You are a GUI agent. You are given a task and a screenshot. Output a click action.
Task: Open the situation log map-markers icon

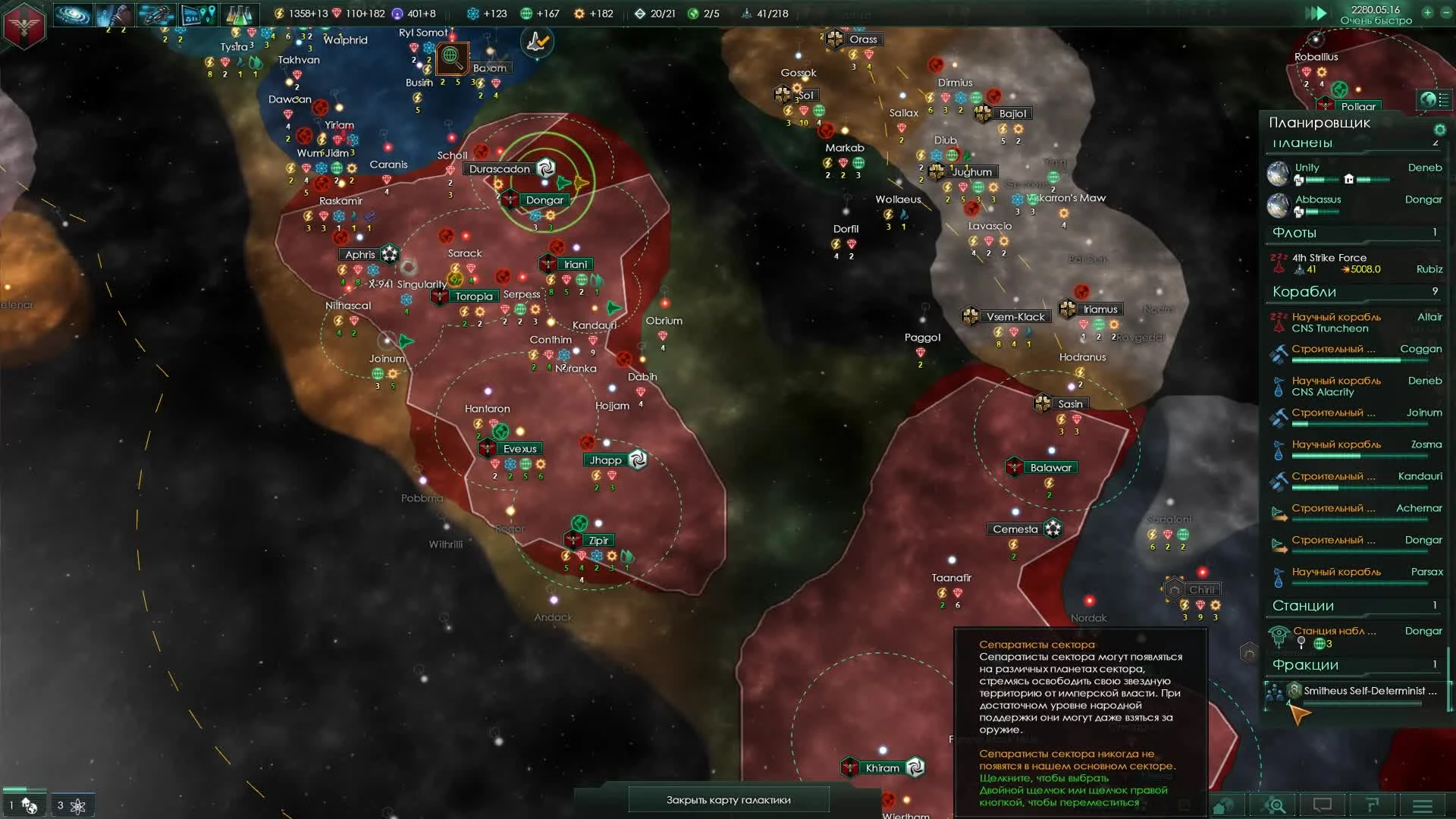199,14
